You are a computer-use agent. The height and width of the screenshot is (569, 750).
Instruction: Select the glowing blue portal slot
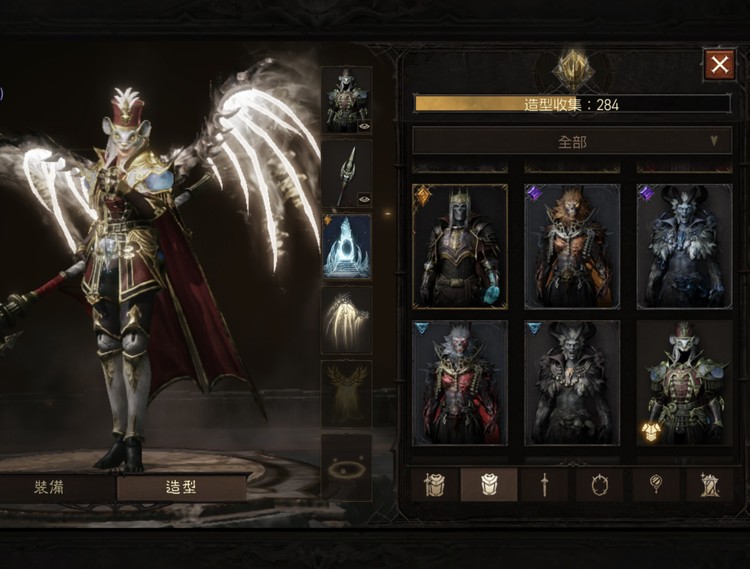[x=346, y=246]
